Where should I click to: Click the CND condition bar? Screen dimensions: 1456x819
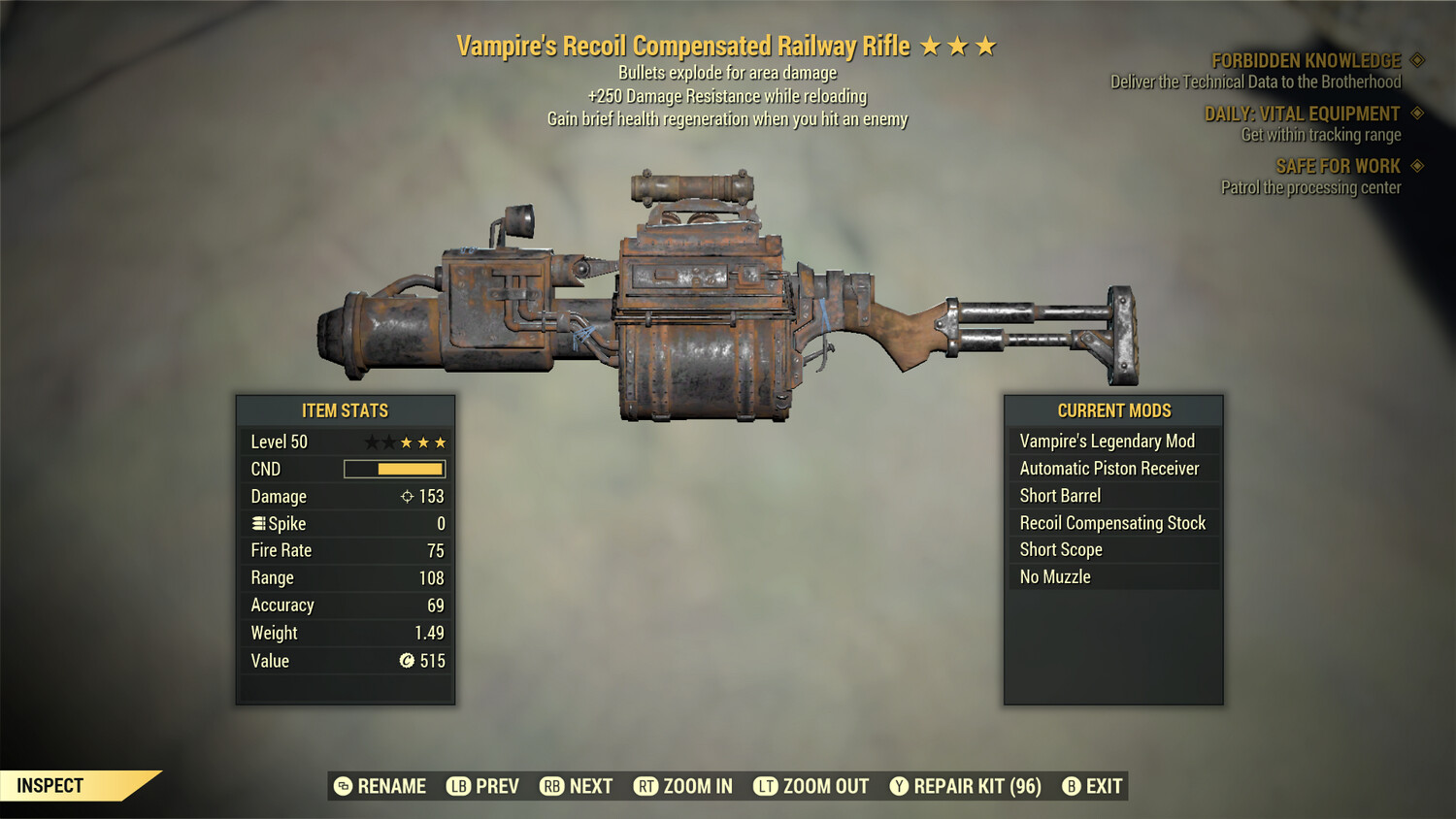(x=393, y=469)
